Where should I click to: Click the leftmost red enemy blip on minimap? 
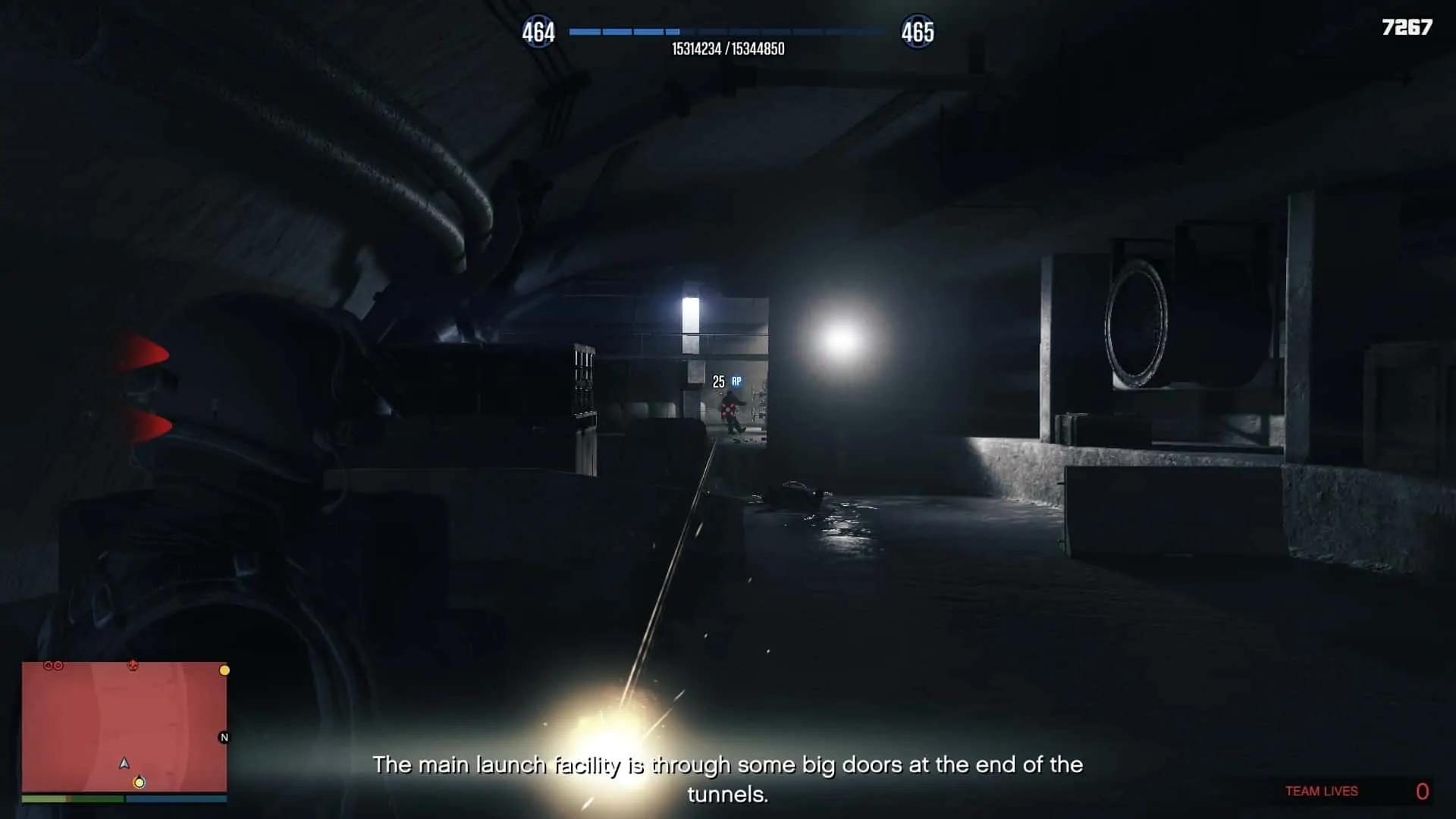tap(49, 666)
